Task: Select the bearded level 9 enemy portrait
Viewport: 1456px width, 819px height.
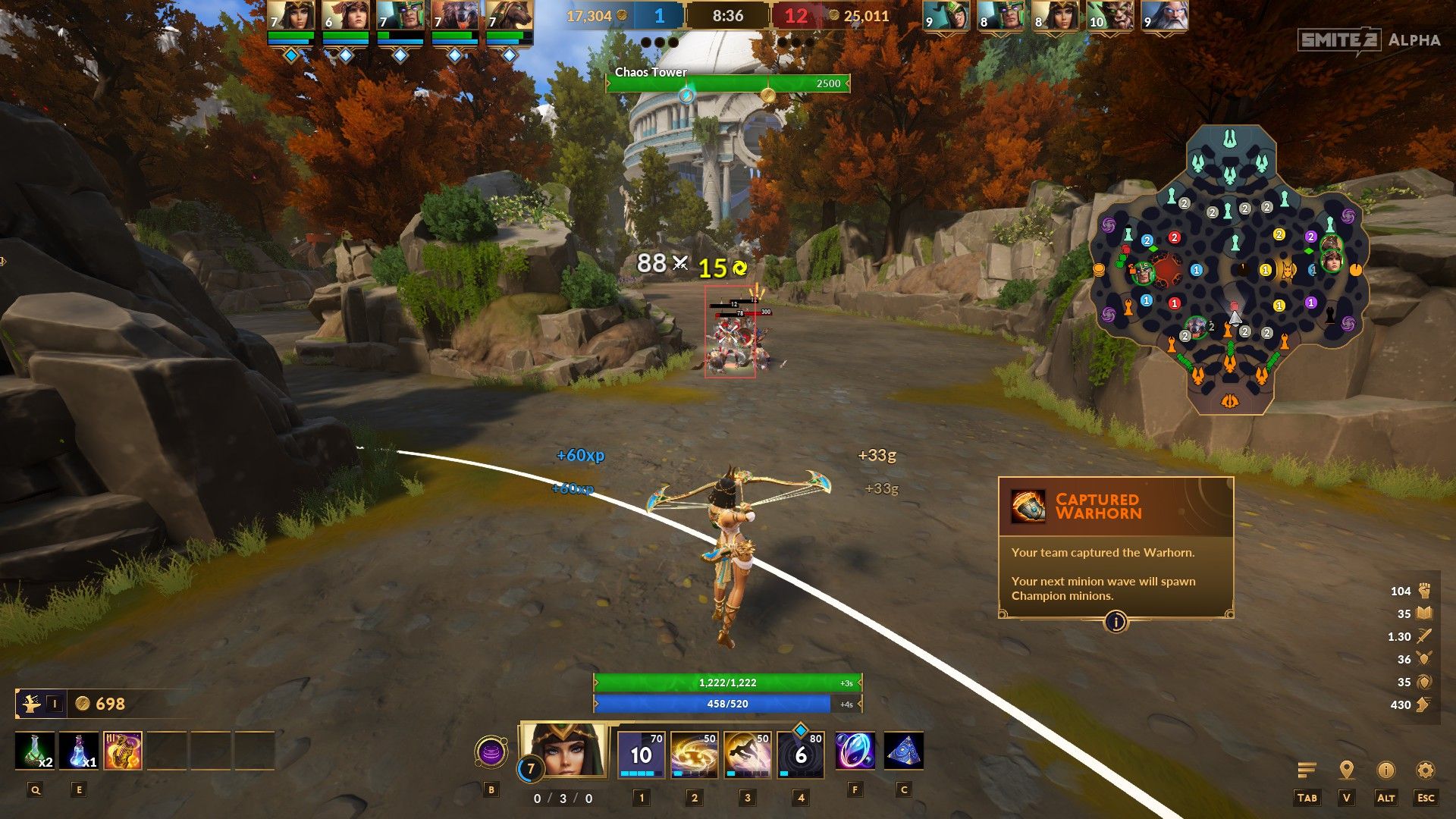Action: [1164, 17]
